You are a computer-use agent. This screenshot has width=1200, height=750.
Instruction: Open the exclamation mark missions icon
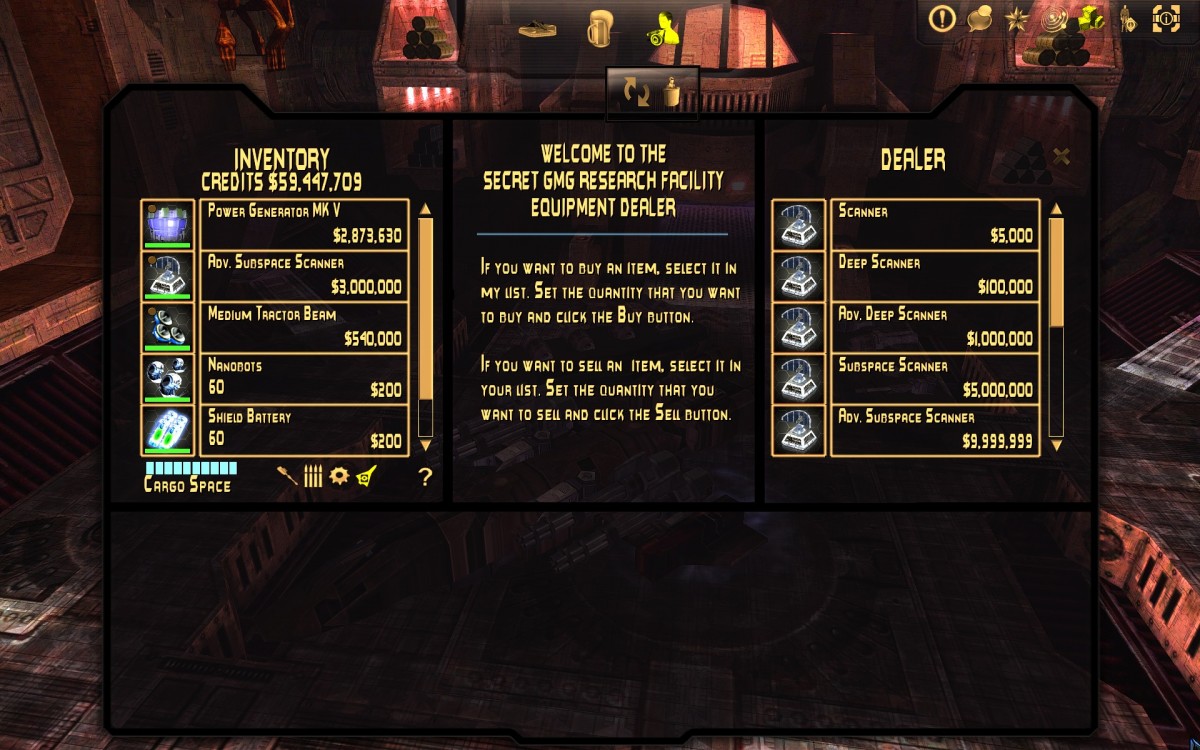942,19
